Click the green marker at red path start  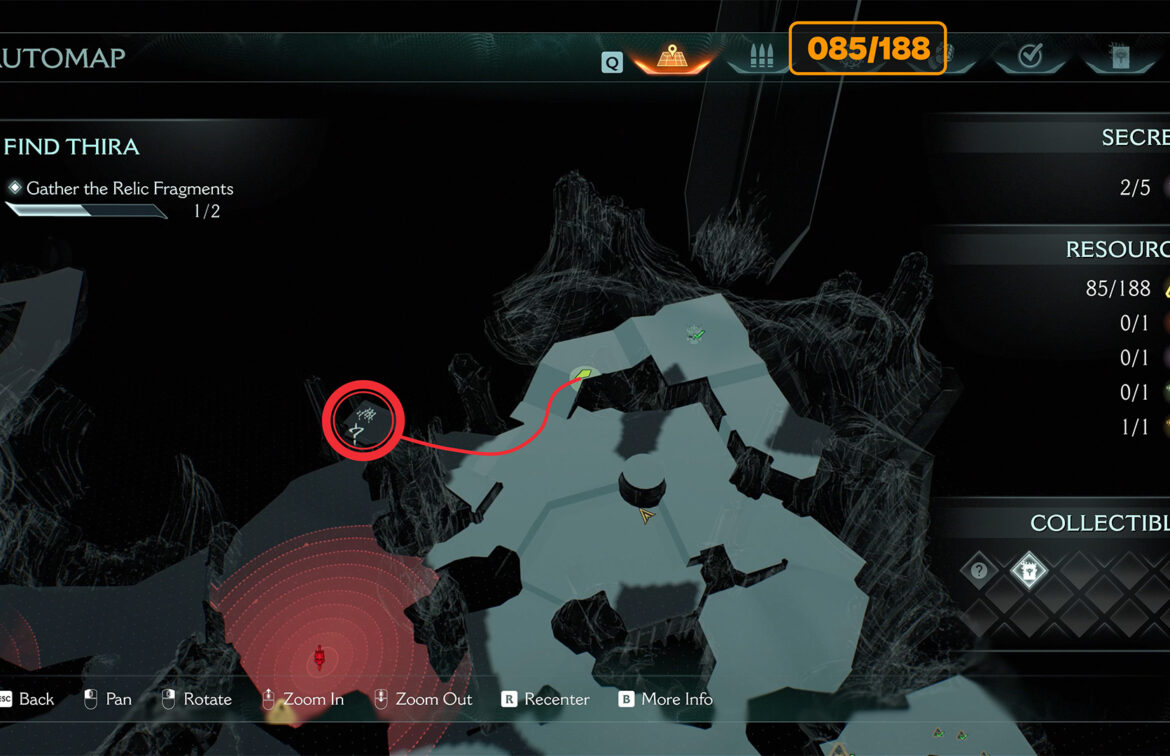582,375
